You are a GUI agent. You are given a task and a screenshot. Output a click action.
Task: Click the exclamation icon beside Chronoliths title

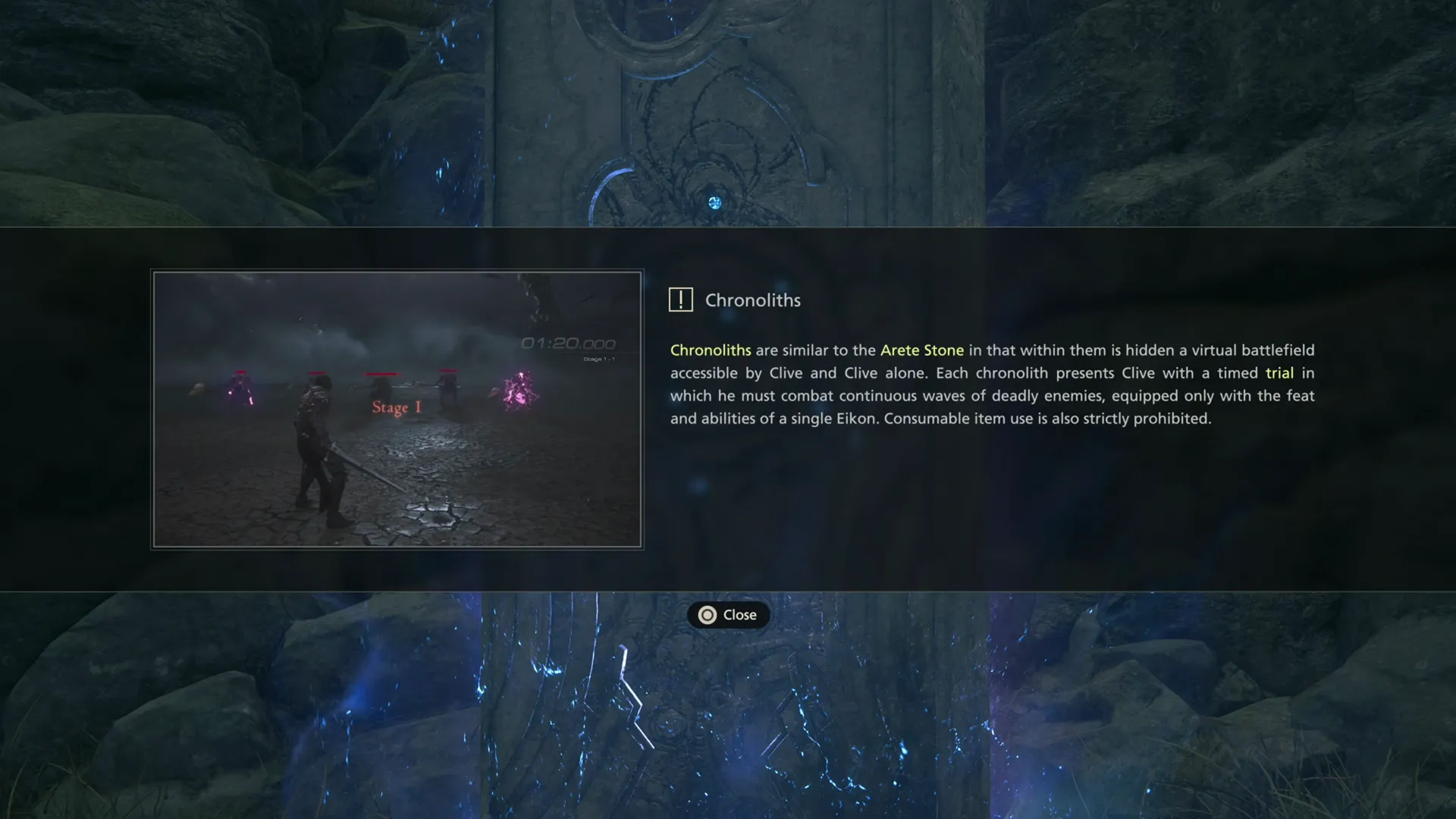tap(681, 299)
